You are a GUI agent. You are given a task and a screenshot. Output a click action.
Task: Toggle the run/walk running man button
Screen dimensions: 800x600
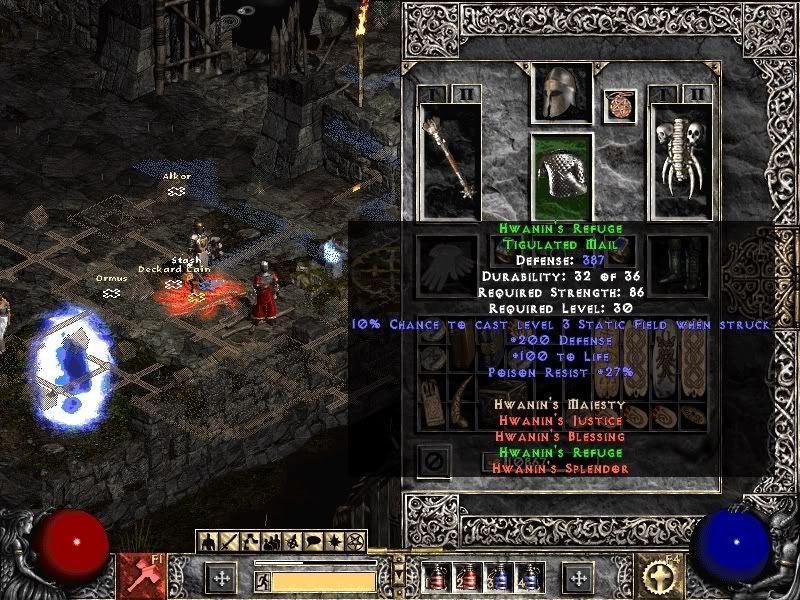(262, 580)
